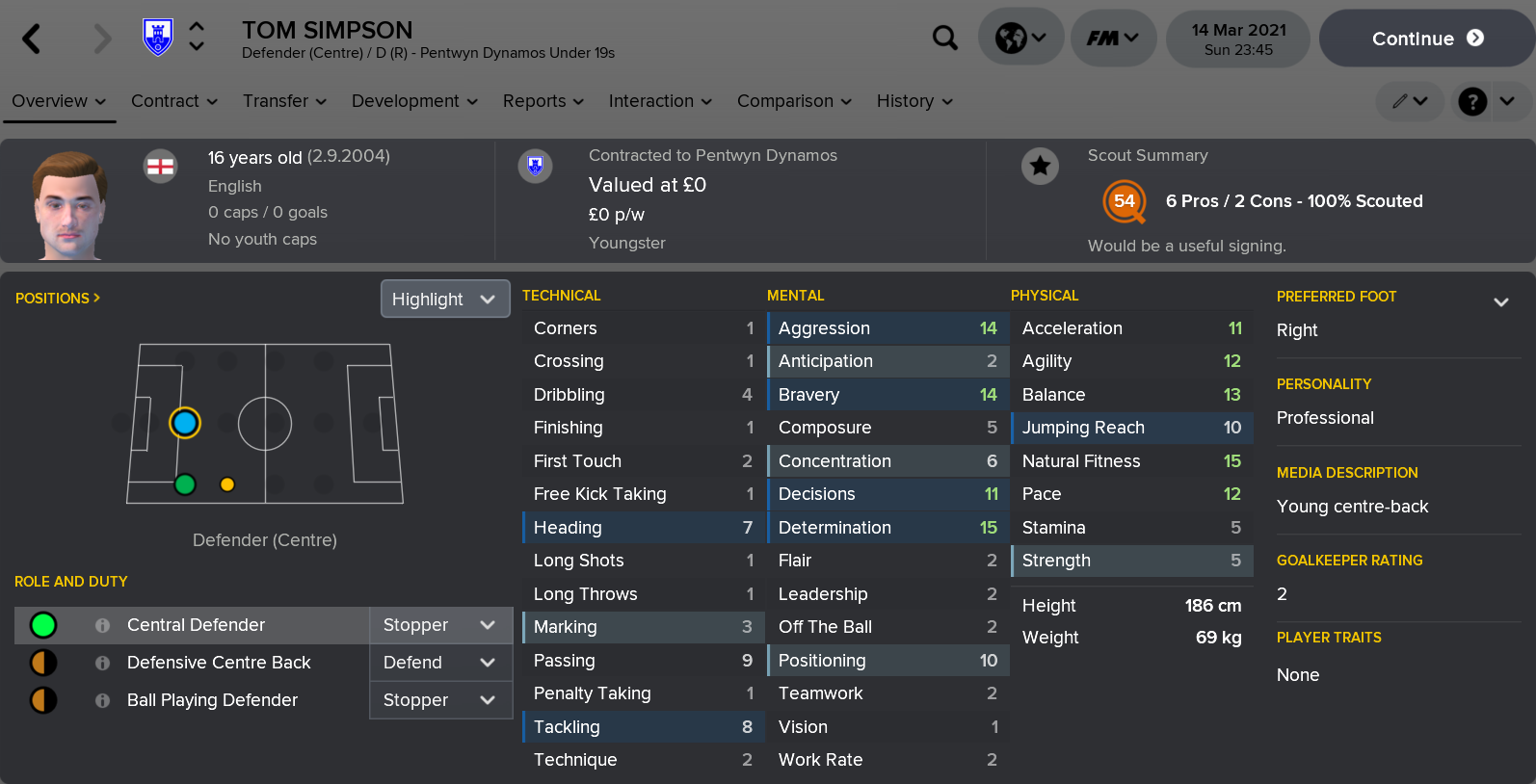Open the search magnifying glass
Viewport: 1536px width, 784px height.
[945, 39]
